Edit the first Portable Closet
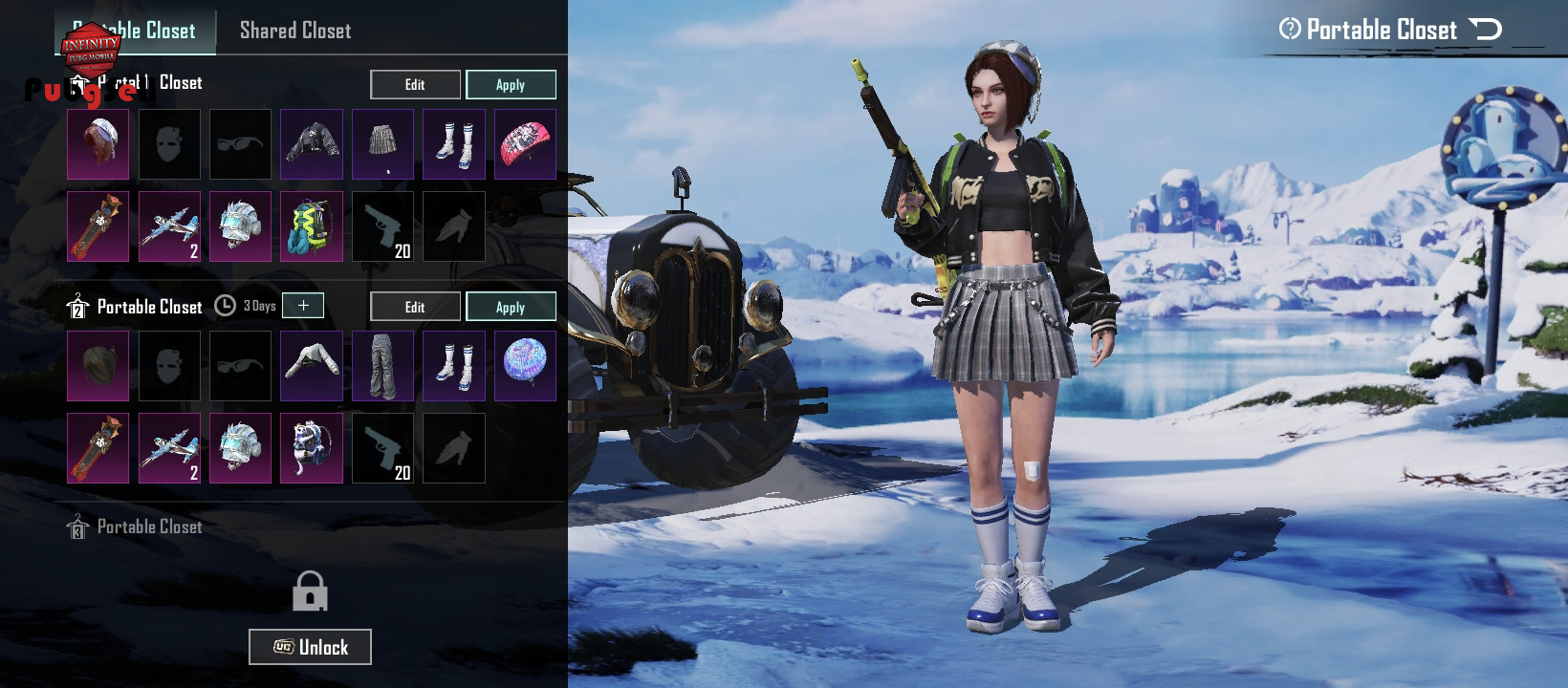This screenshot has width=1568, height=688. pyautogui.click(x=415, y=85)
